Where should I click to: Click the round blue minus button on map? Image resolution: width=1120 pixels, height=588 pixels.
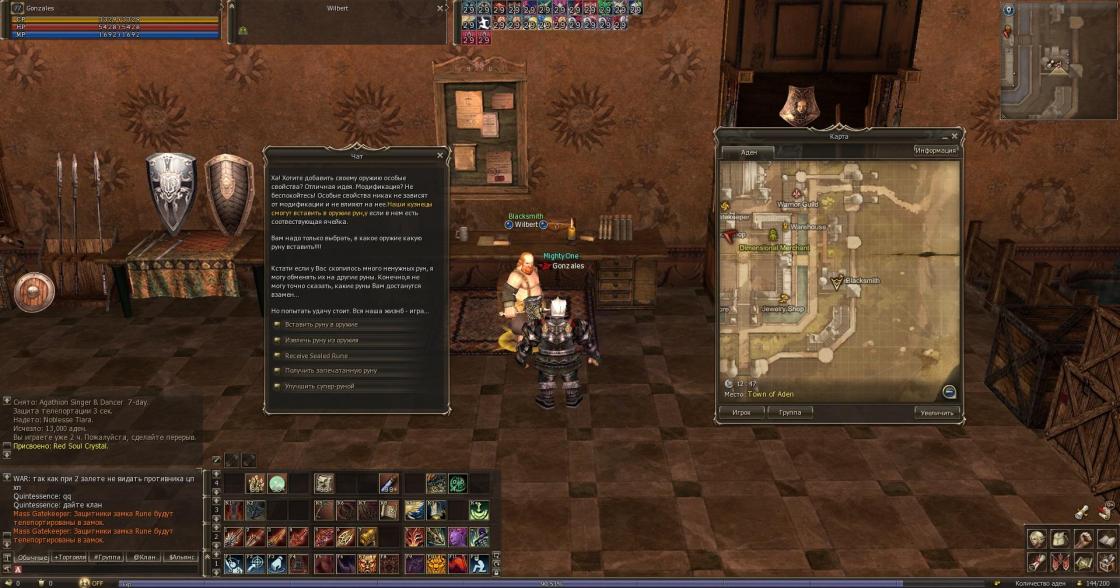point(949,392)
